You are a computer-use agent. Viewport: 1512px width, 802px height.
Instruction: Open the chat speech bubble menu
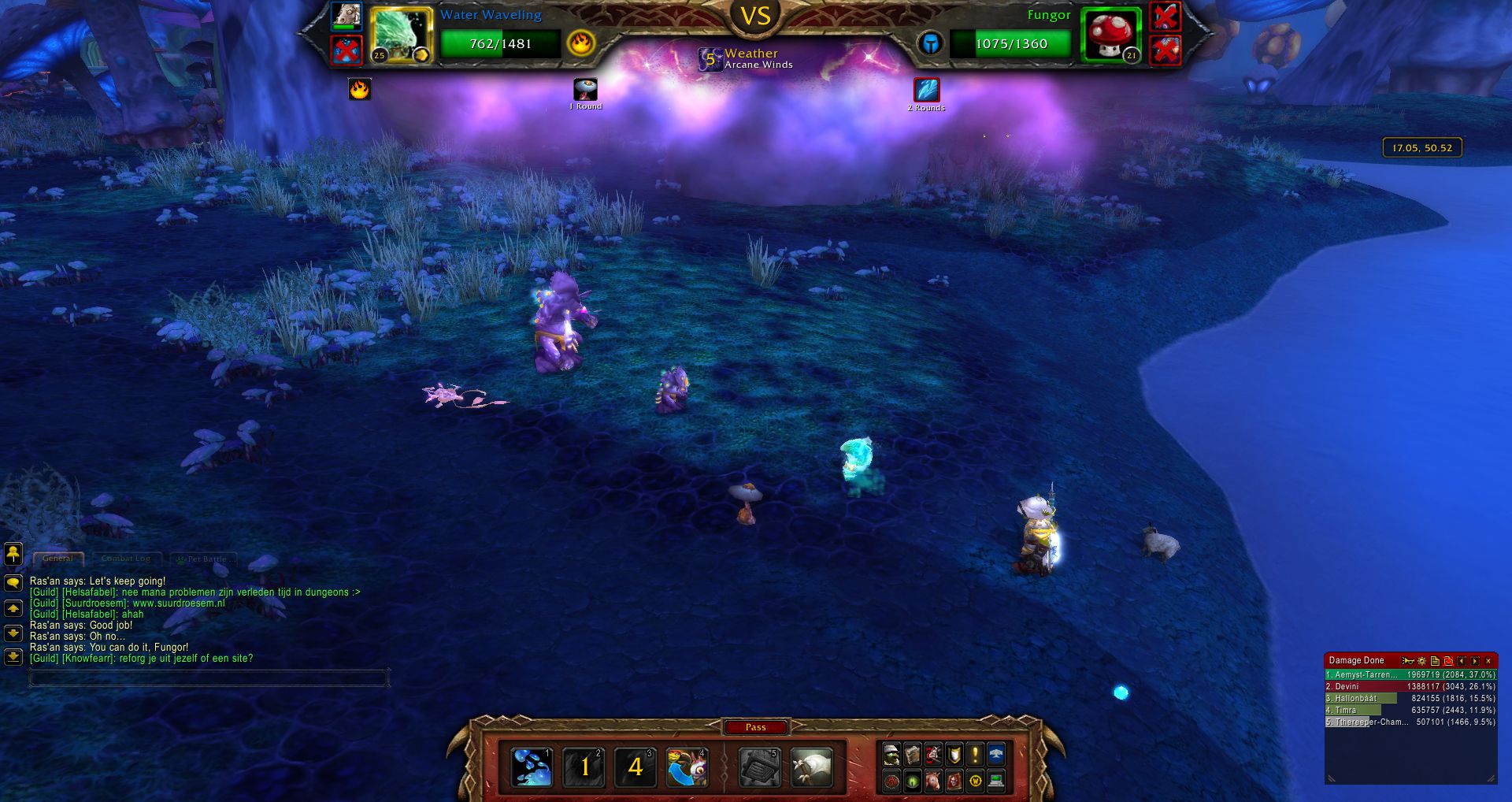click(13, 583)
